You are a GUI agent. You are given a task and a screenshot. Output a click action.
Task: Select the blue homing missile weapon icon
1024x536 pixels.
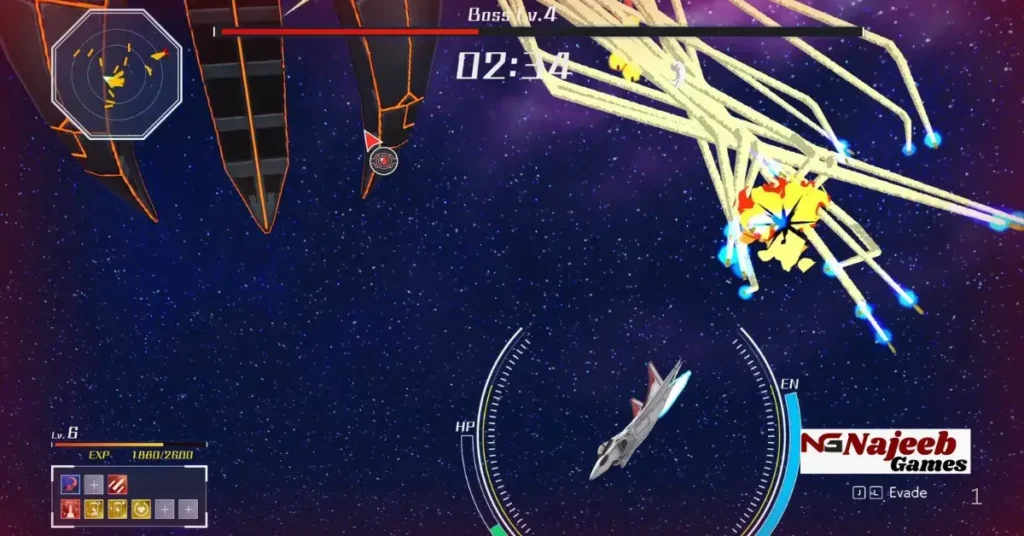click(x=70, y=485)
